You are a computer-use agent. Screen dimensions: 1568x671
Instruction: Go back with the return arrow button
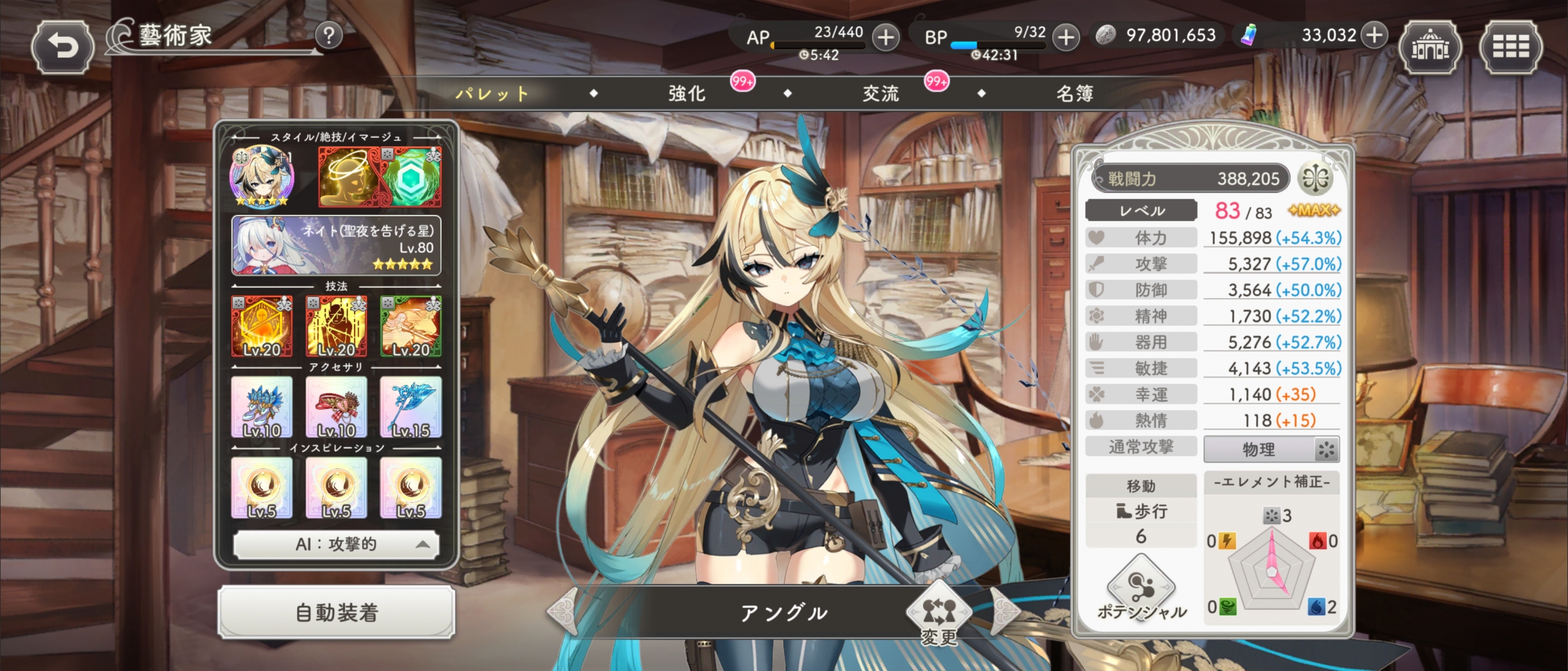[x=62, y=47]
